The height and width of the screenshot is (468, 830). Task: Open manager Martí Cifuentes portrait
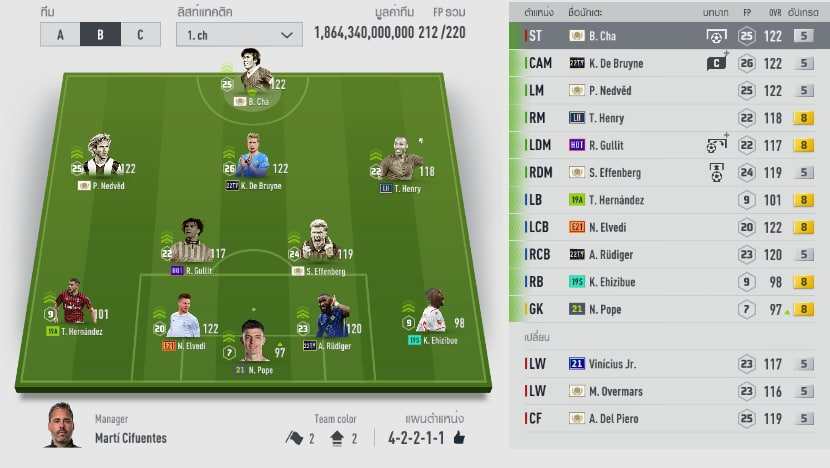(63, 426)
